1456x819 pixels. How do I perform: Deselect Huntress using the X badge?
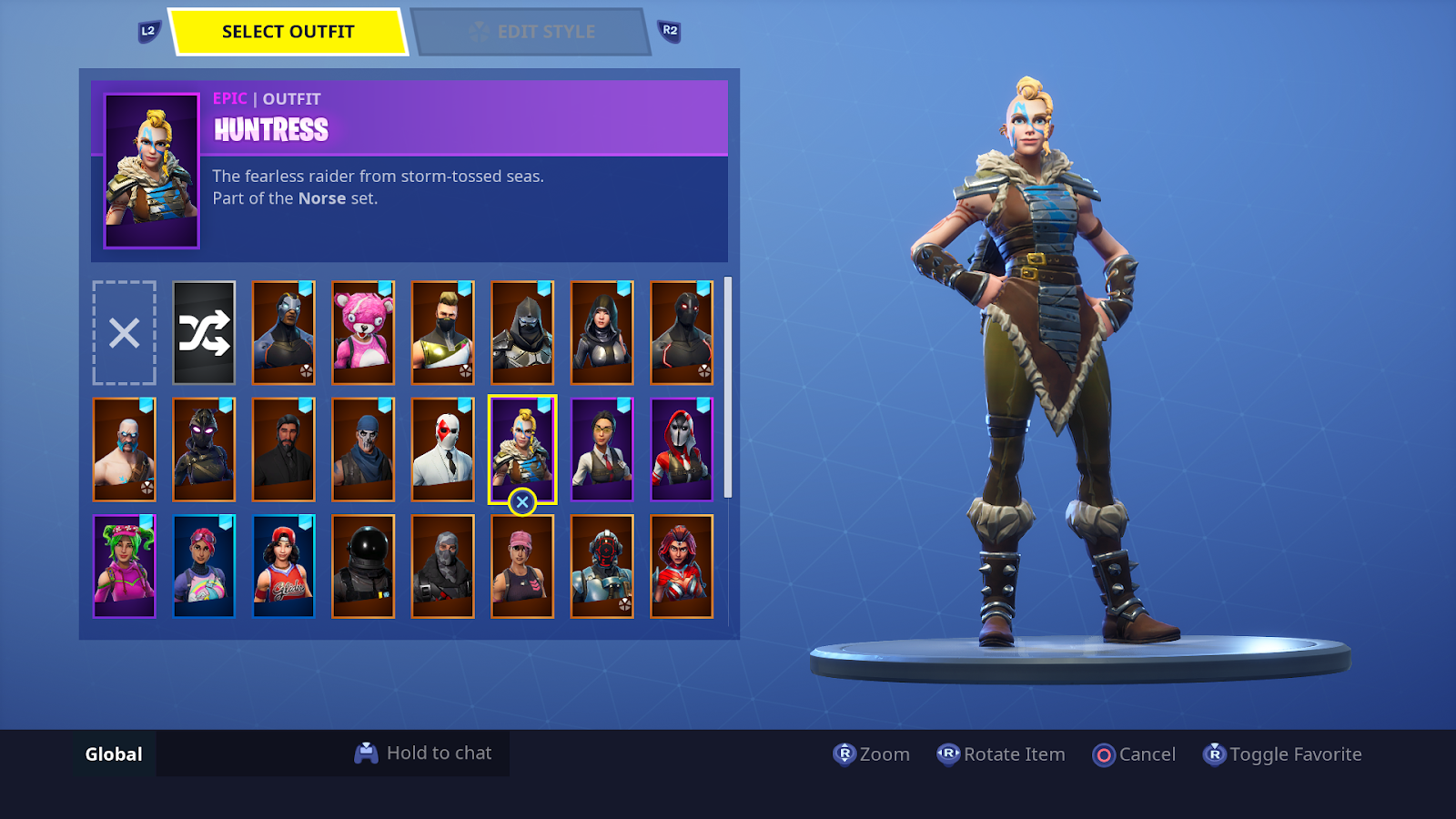pos(521,501)
